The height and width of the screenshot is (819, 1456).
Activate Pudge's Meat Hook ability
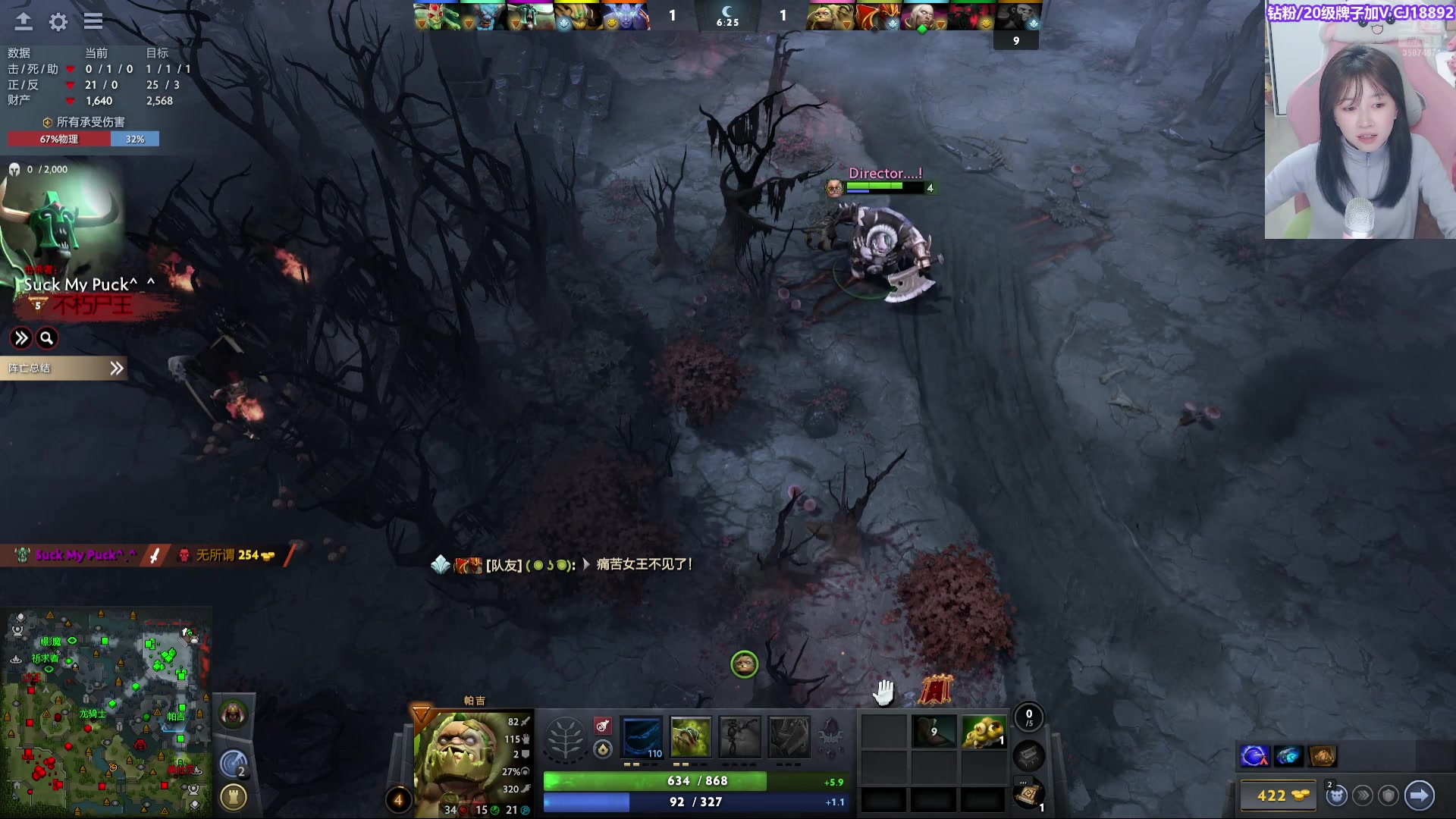pos(642,737)
